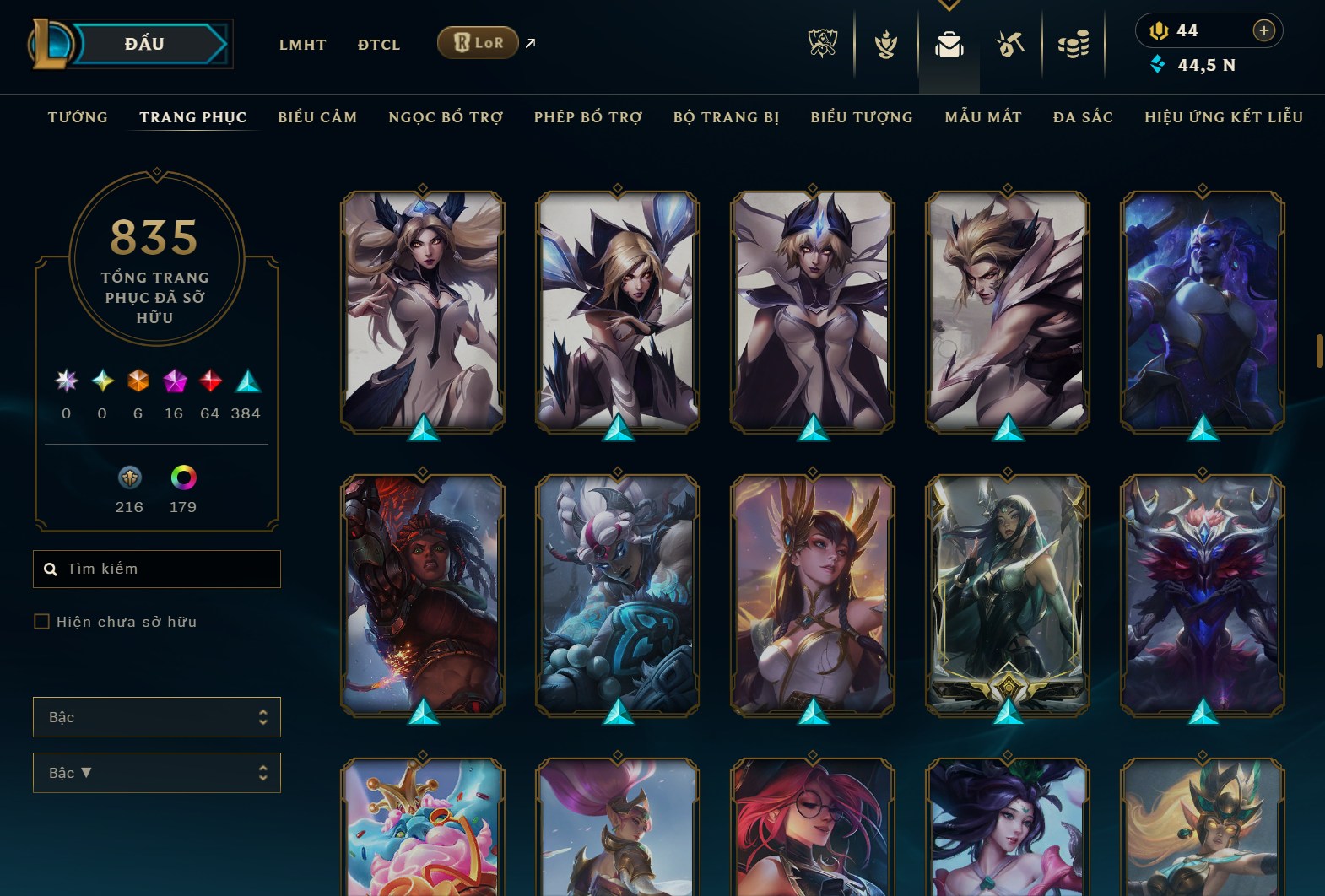Open the Store coins icon
Screen dimensions: 1325x896
[x=1074, y=45]
